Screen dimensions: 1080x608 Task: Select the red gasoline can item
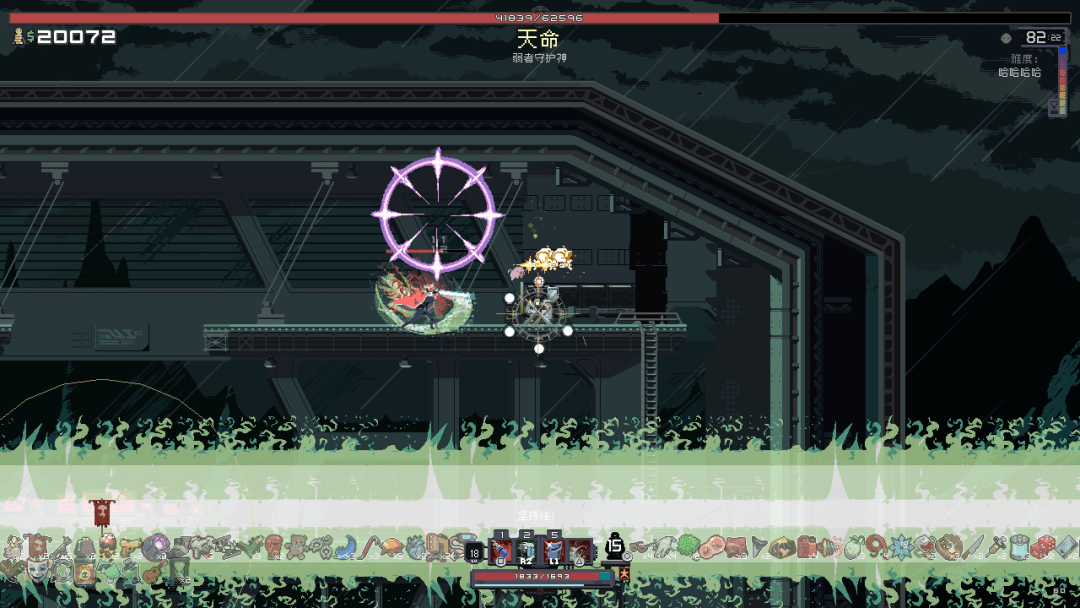click(x=808, y=547)
